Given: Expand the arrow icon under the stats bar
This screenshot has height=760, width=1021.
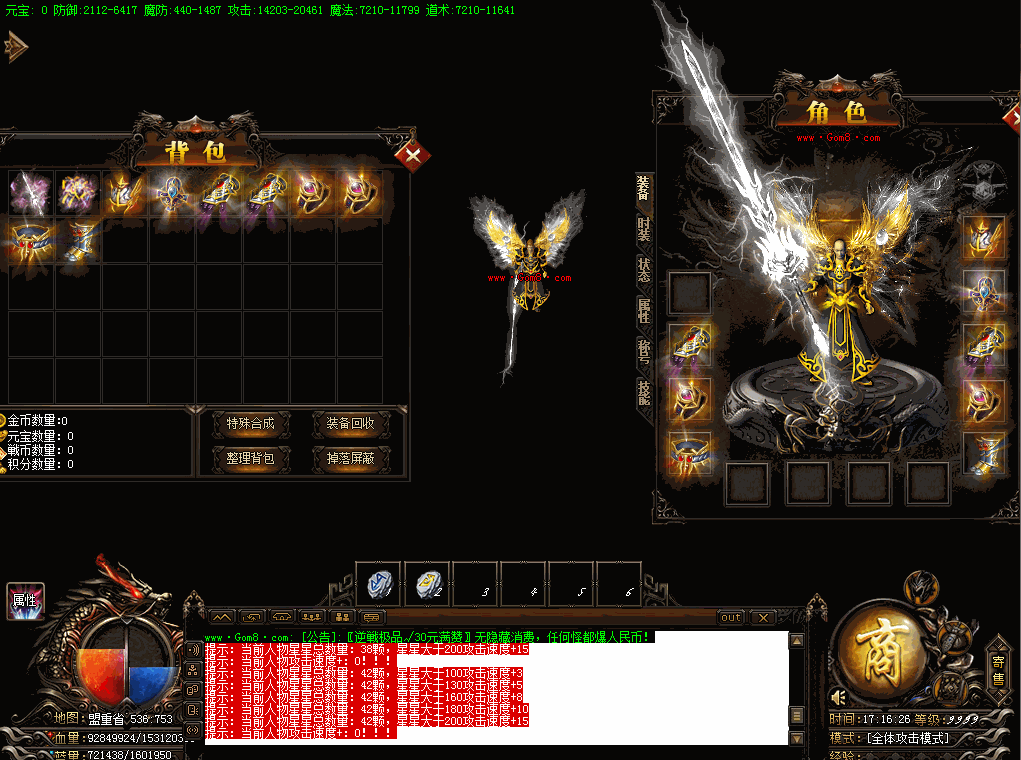Looking at the screenshot, I should click(x=16, y=46).
